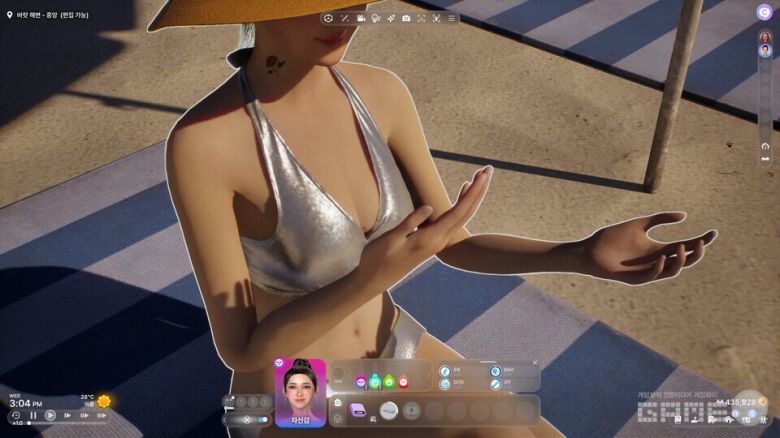Click the rewind clock icon

[15, 415]
